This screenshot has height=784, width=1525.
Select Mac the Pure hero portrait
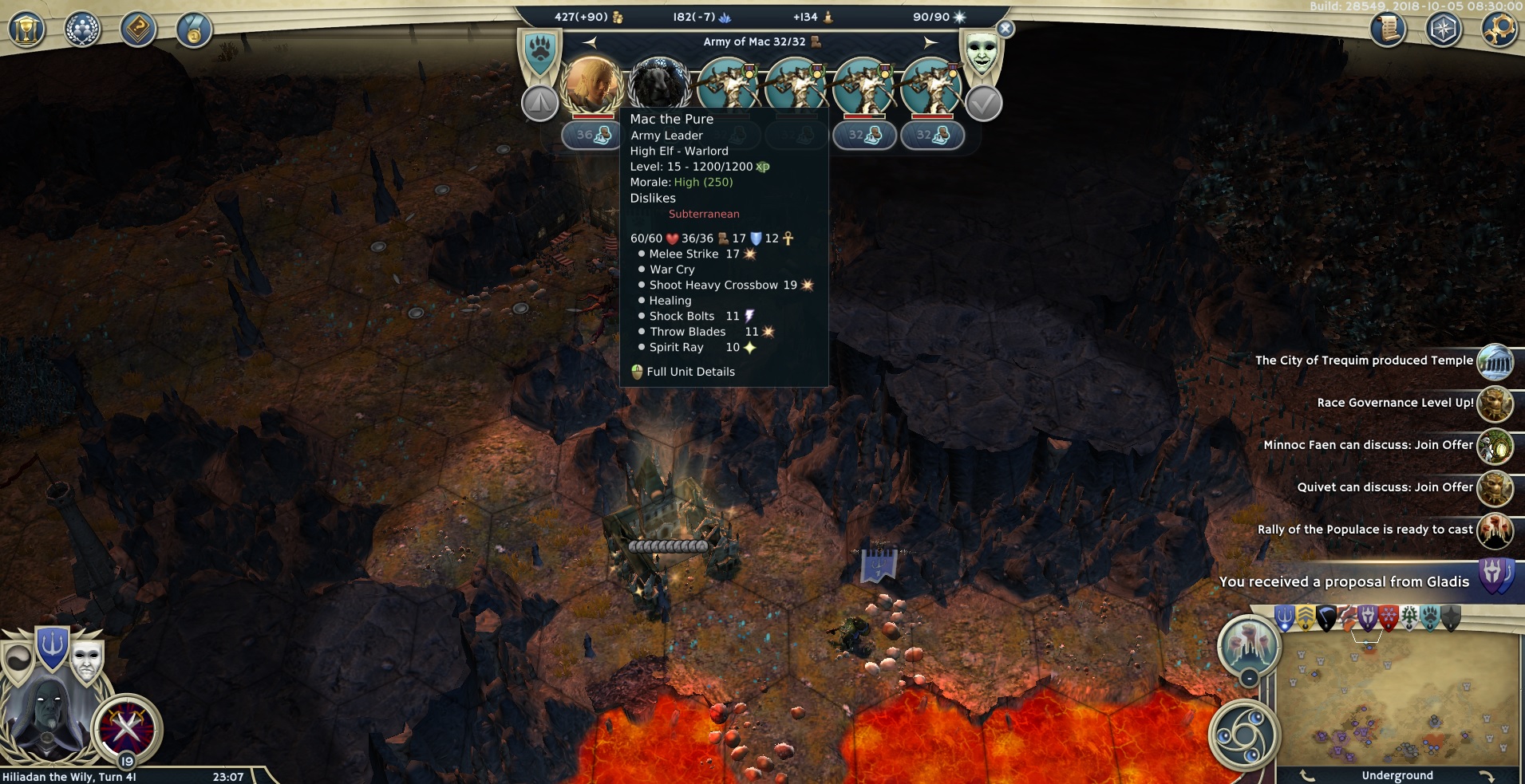tap(591, 85)
